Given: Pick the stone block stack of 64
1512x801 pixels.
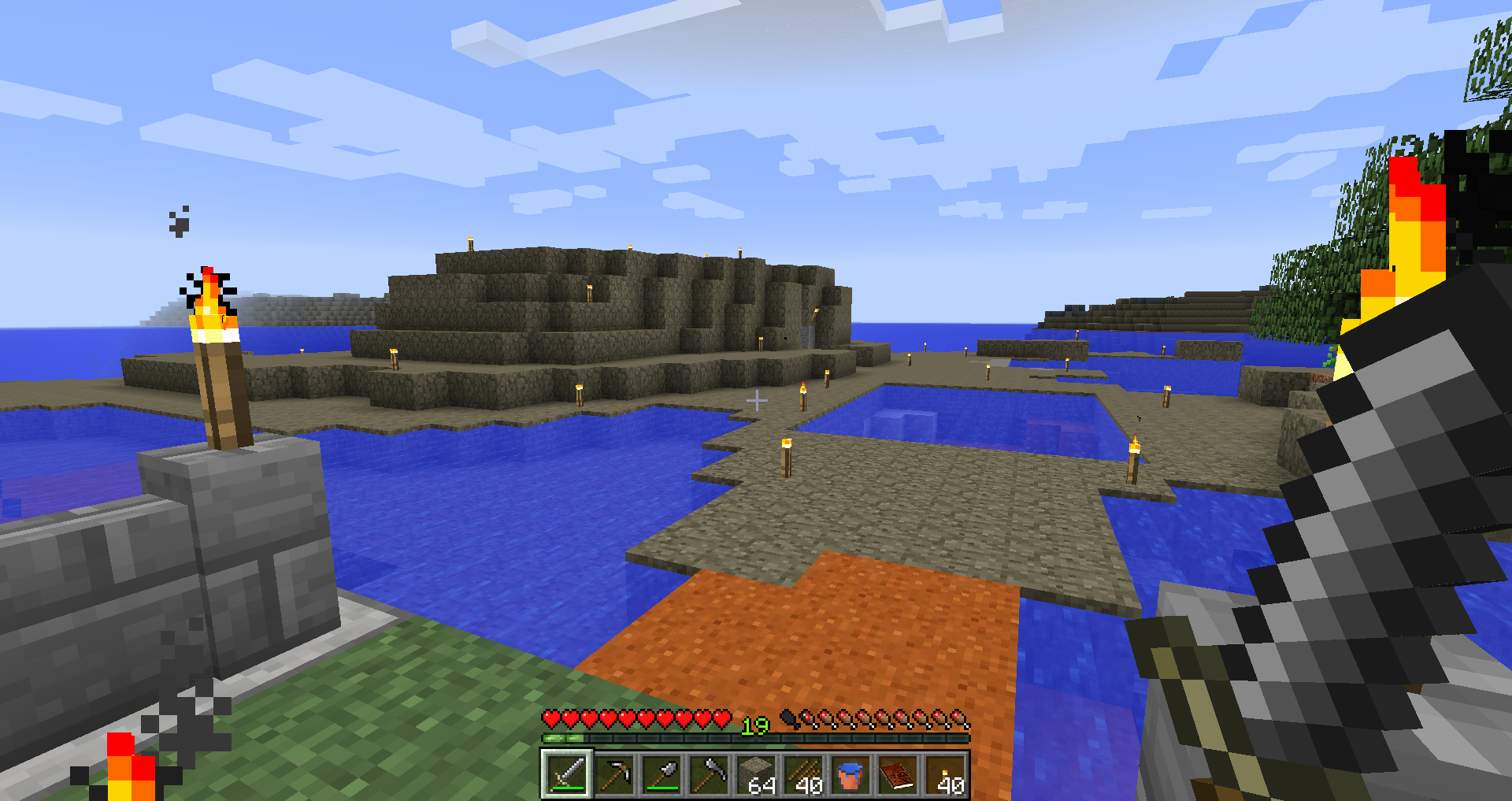Looking at the screenshot, I should pos(756,773).
